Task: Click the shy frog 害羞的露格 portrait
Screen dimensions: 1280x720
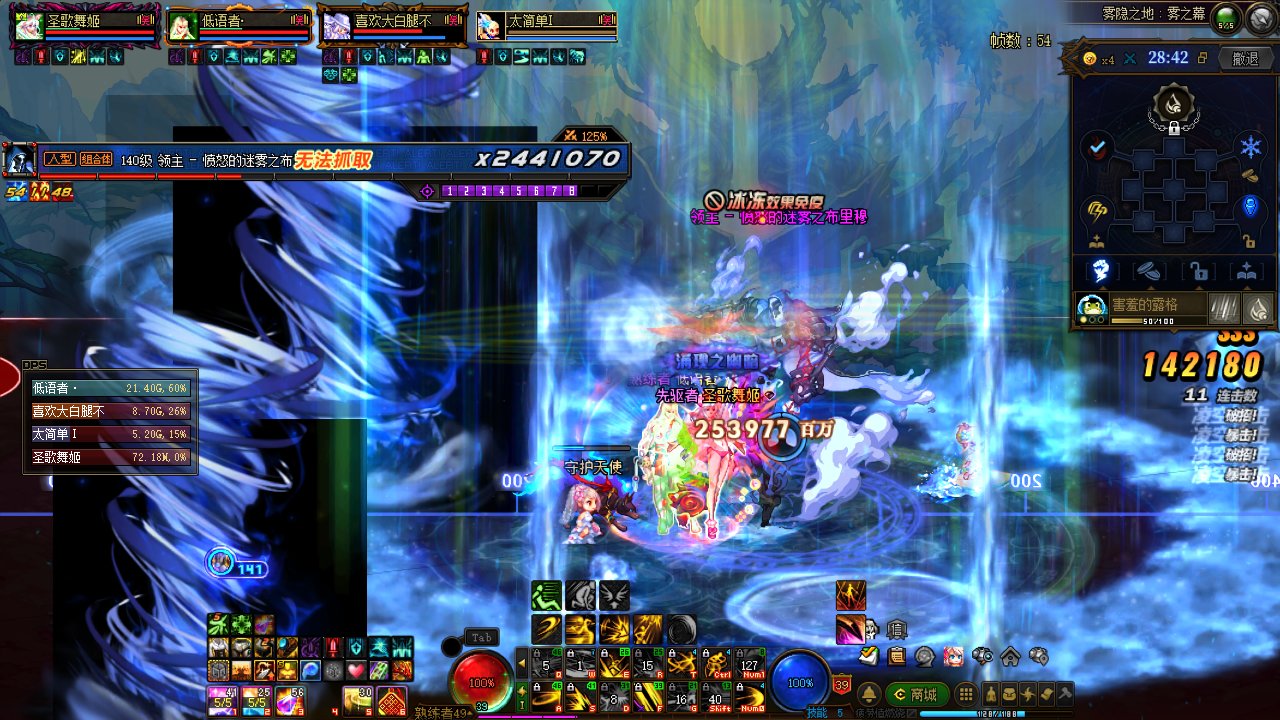Action: tap(1091, 308)
